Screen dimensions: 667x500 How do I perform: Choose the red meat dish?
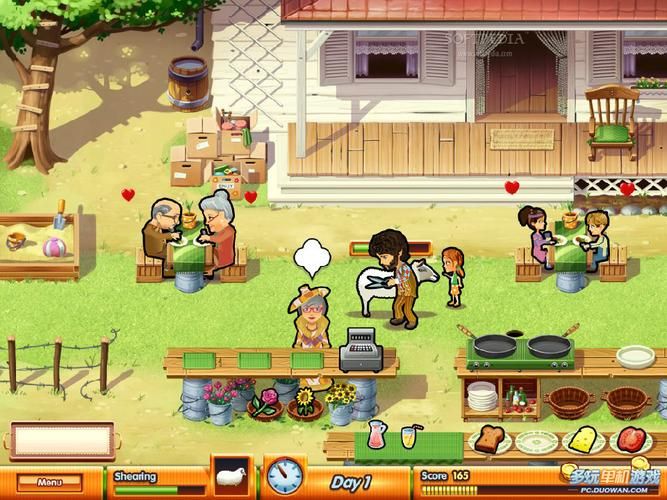[x=628, y=438]
